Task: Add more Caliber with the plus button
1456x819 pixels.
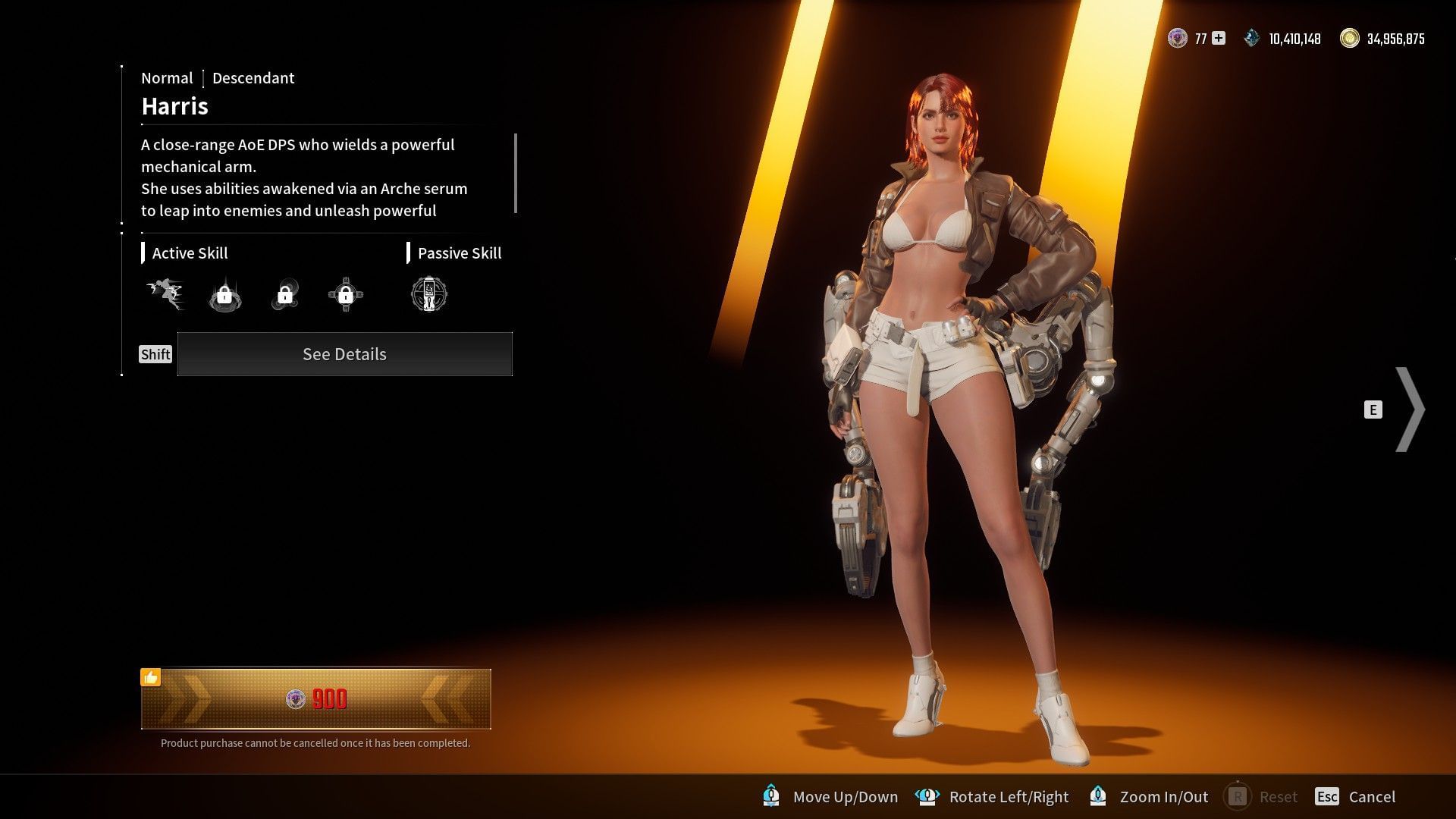Action: (x=1219, y=39)
